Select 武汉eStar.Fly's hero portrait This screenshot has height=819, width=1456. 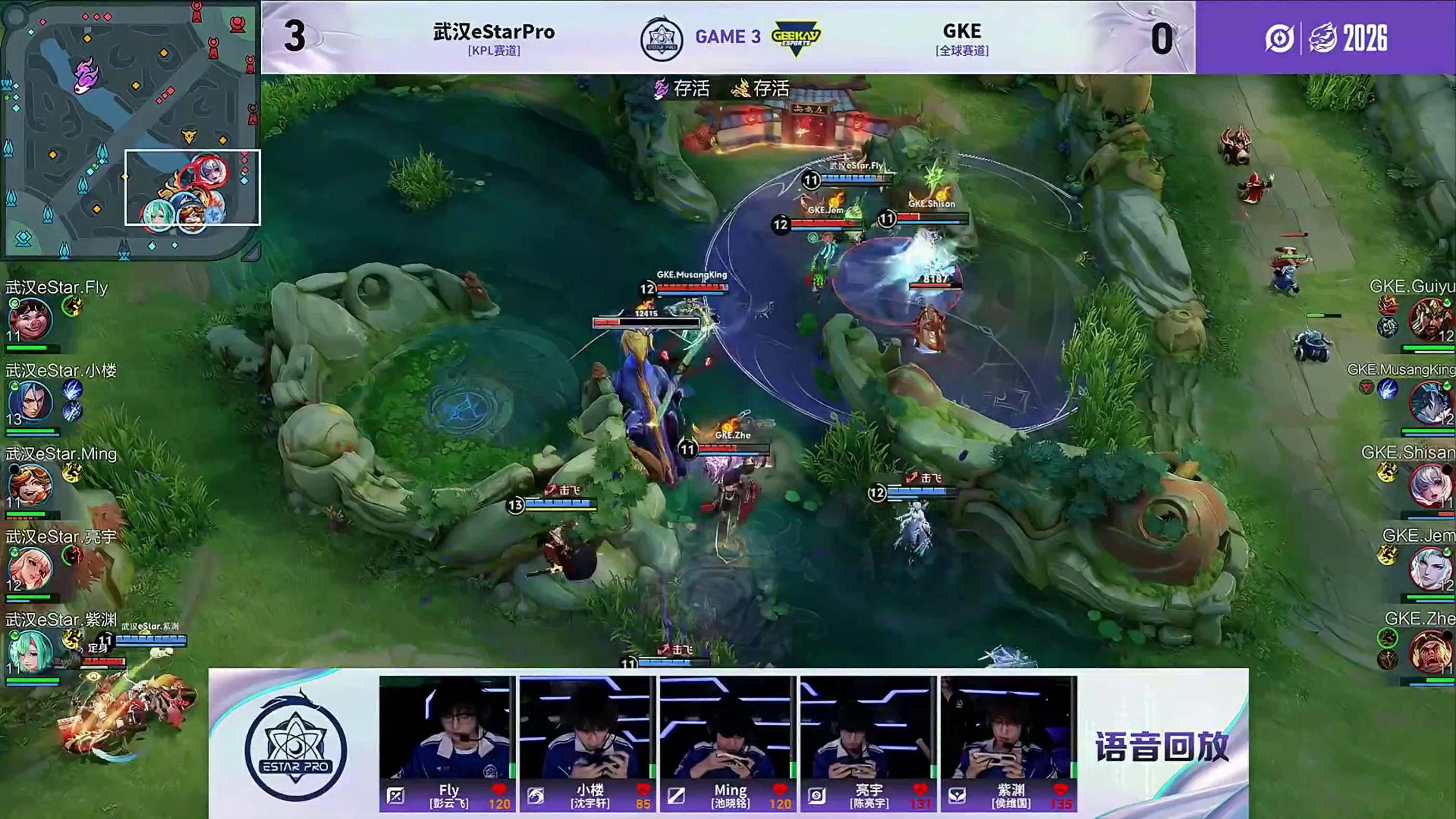point(31,320)
